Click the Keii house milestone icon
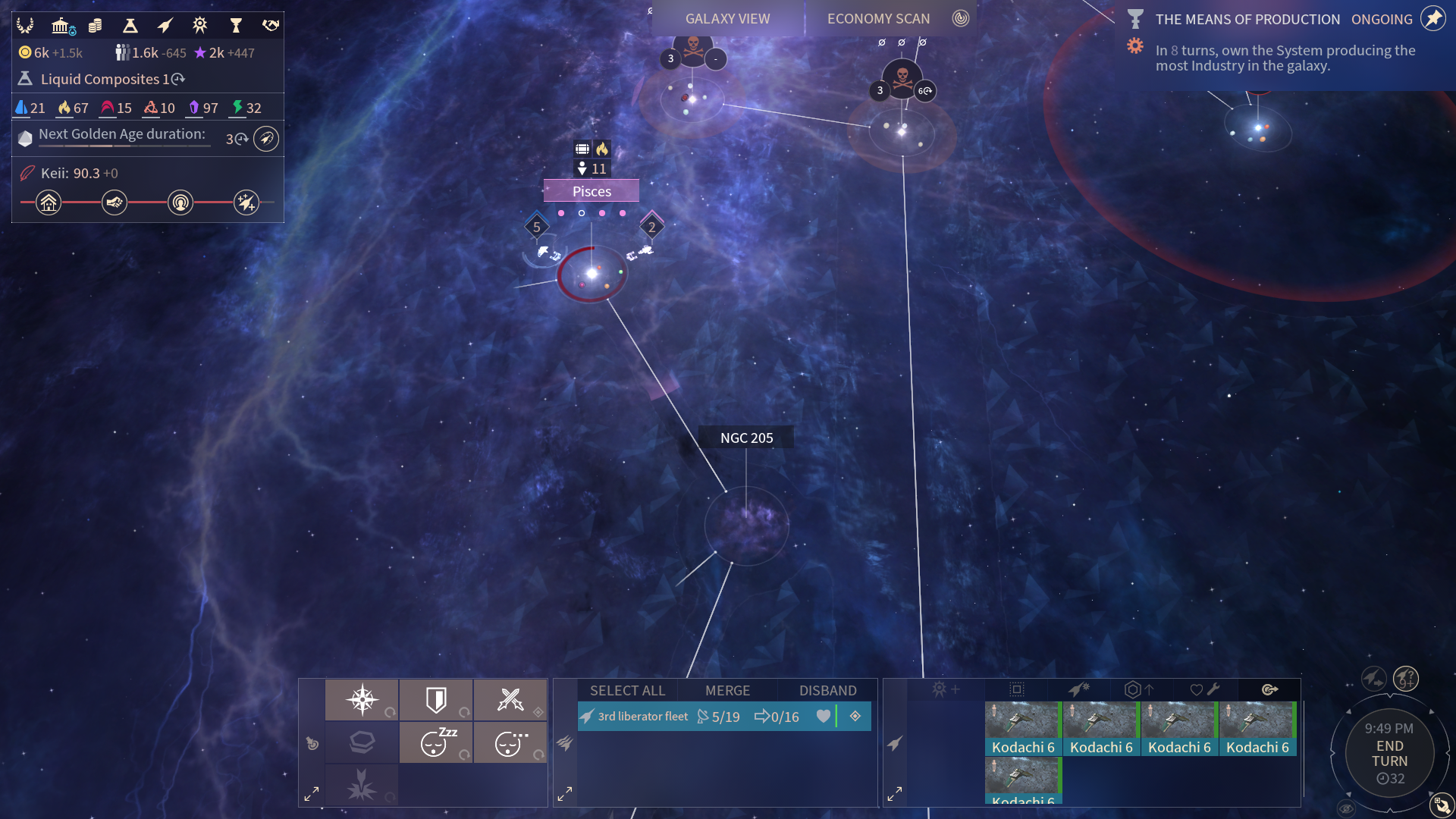Image resolution: width=1456 pixels, height=819 pixels. click(x=49, y=202)
